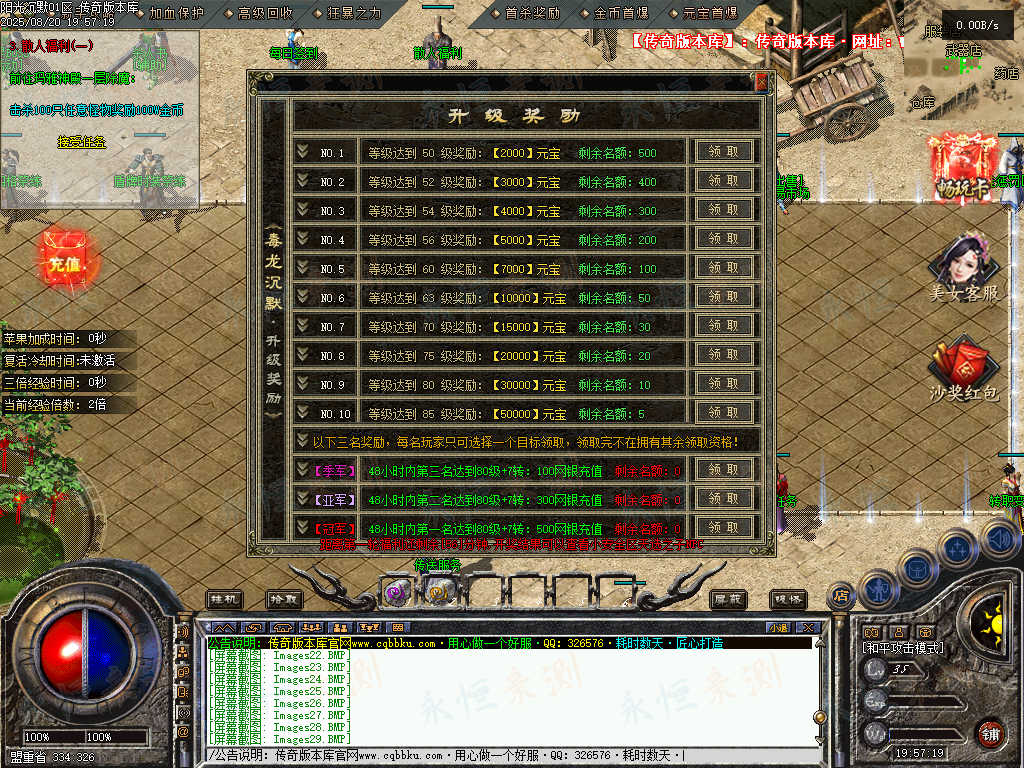Open the 元宝首爆 top menu
The image size is (1024, 768).
point(709,13)
